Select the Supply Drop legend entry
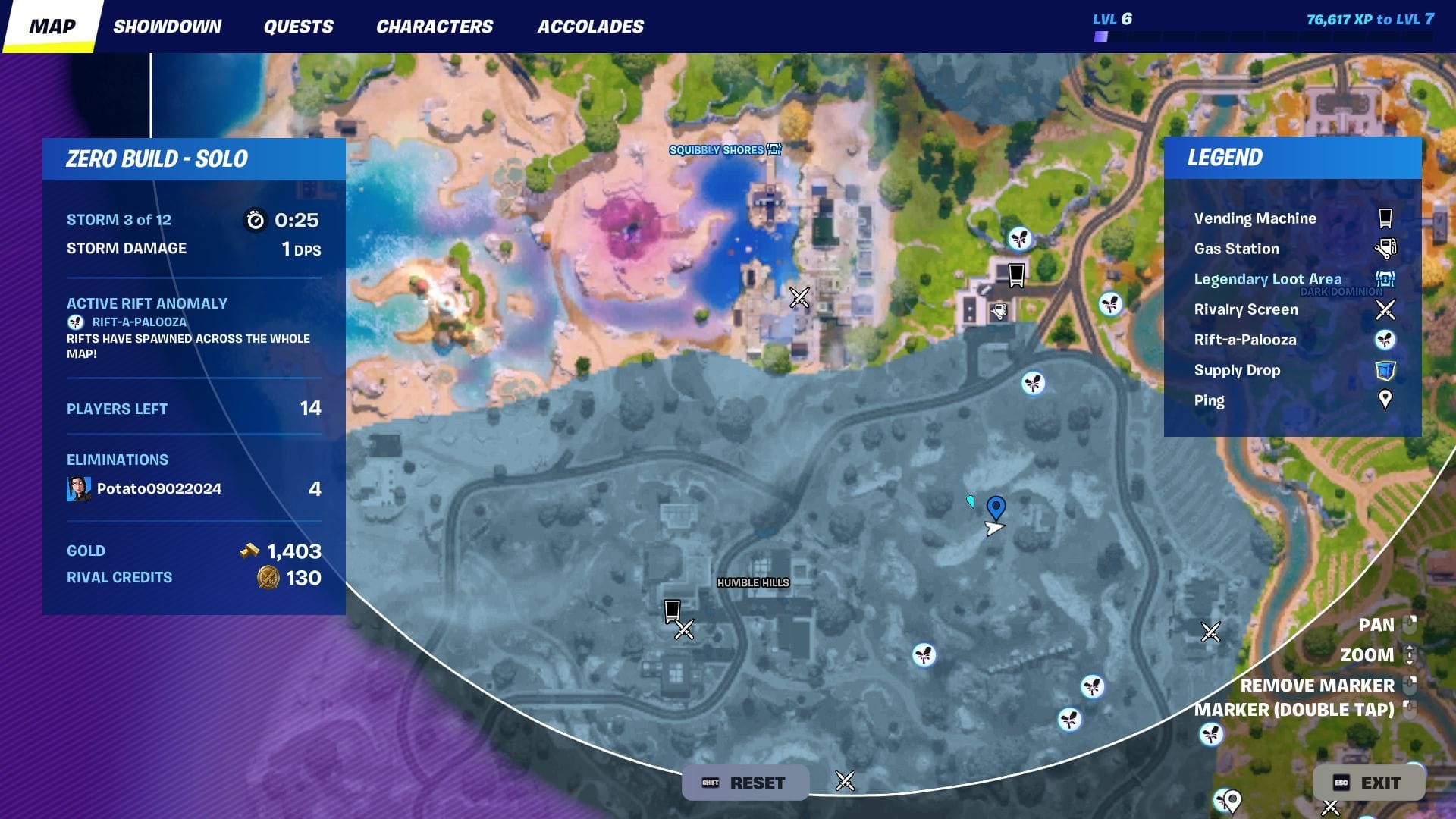The image size is (1456, 819). (x=1237, y=370)
